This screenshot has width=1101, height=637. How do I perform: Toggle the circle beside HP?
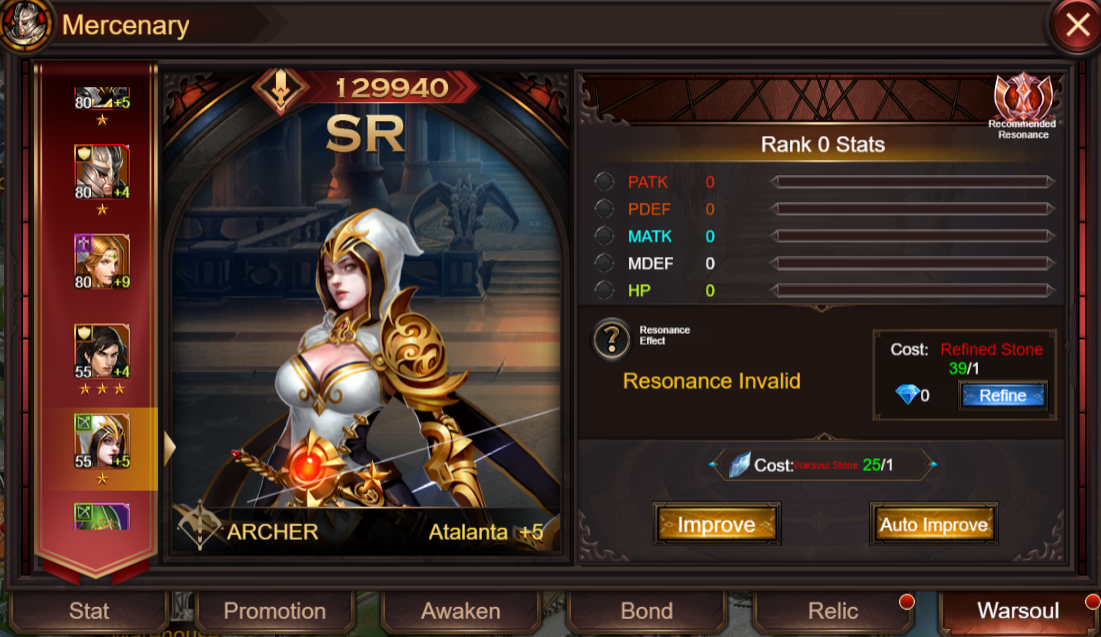tap(604, 290)
